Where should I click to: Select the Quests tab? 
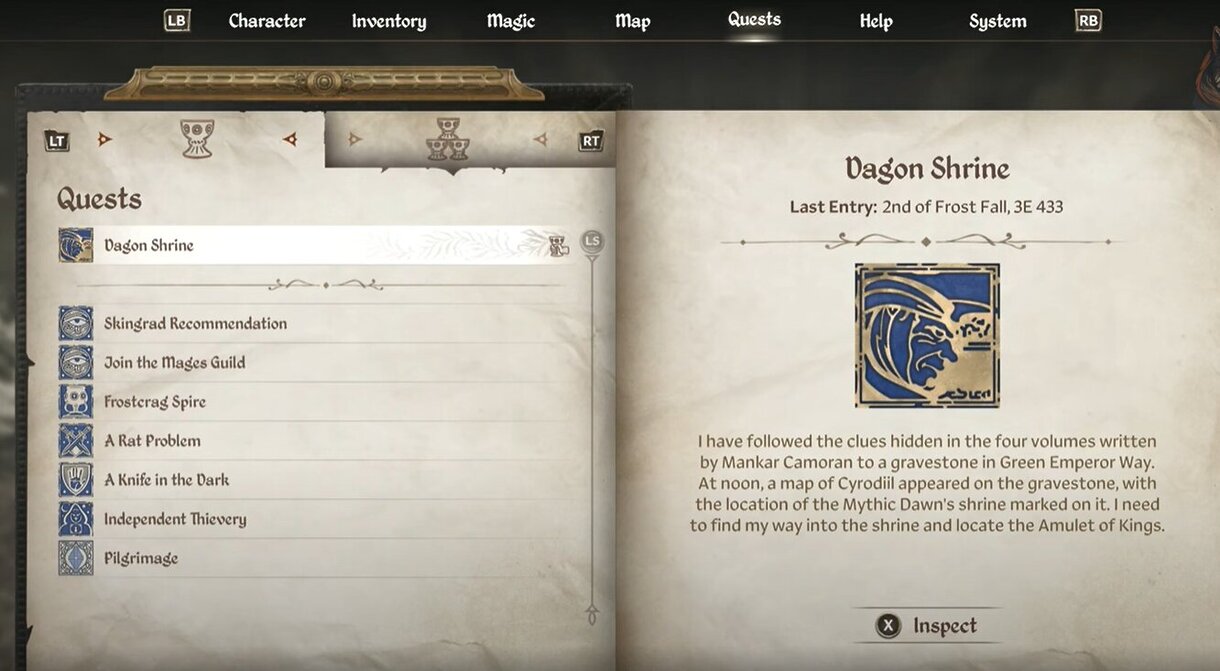(754, 20)
